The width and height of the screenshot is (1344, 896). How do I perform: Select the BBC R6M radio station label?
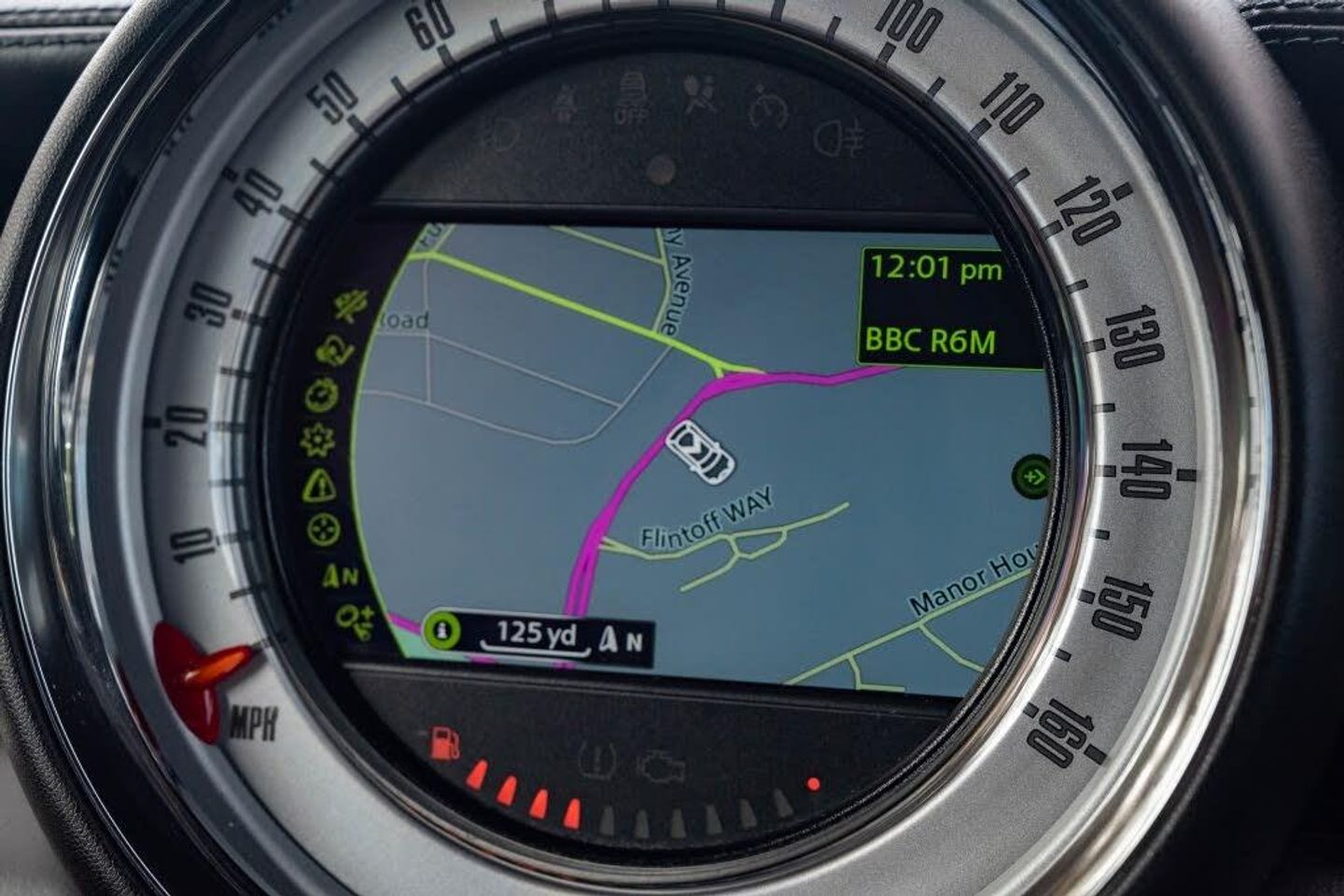coord(931,340)
